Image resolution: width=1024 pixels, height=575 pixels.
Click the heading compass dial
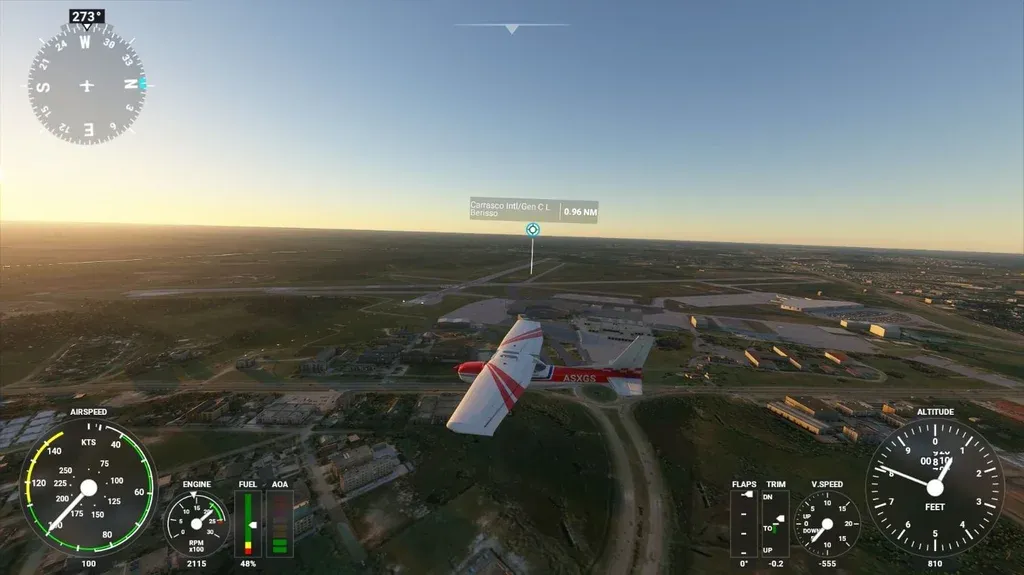tap(86, 85)
